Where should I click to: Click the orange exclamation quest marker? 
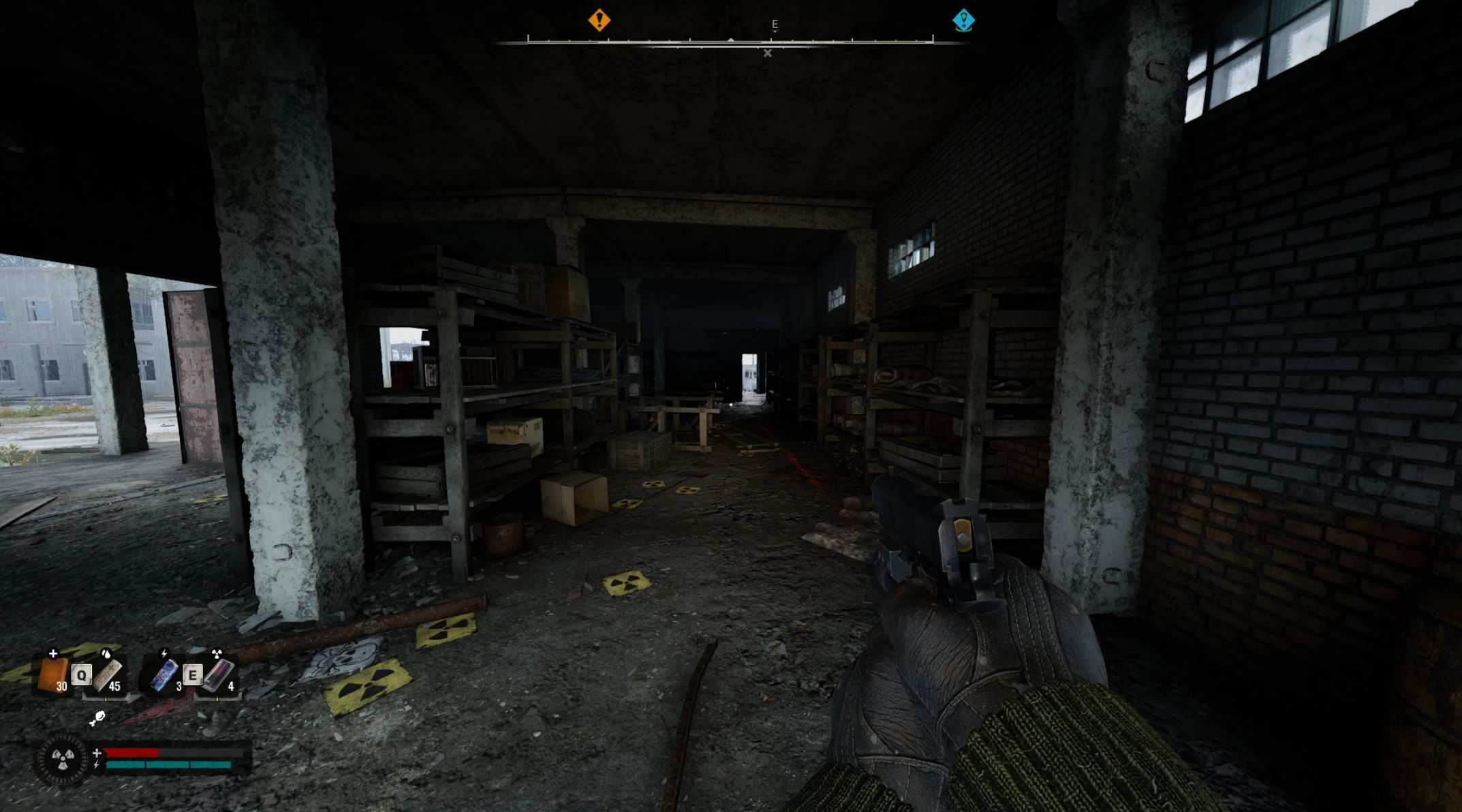[x=599, y=20]
